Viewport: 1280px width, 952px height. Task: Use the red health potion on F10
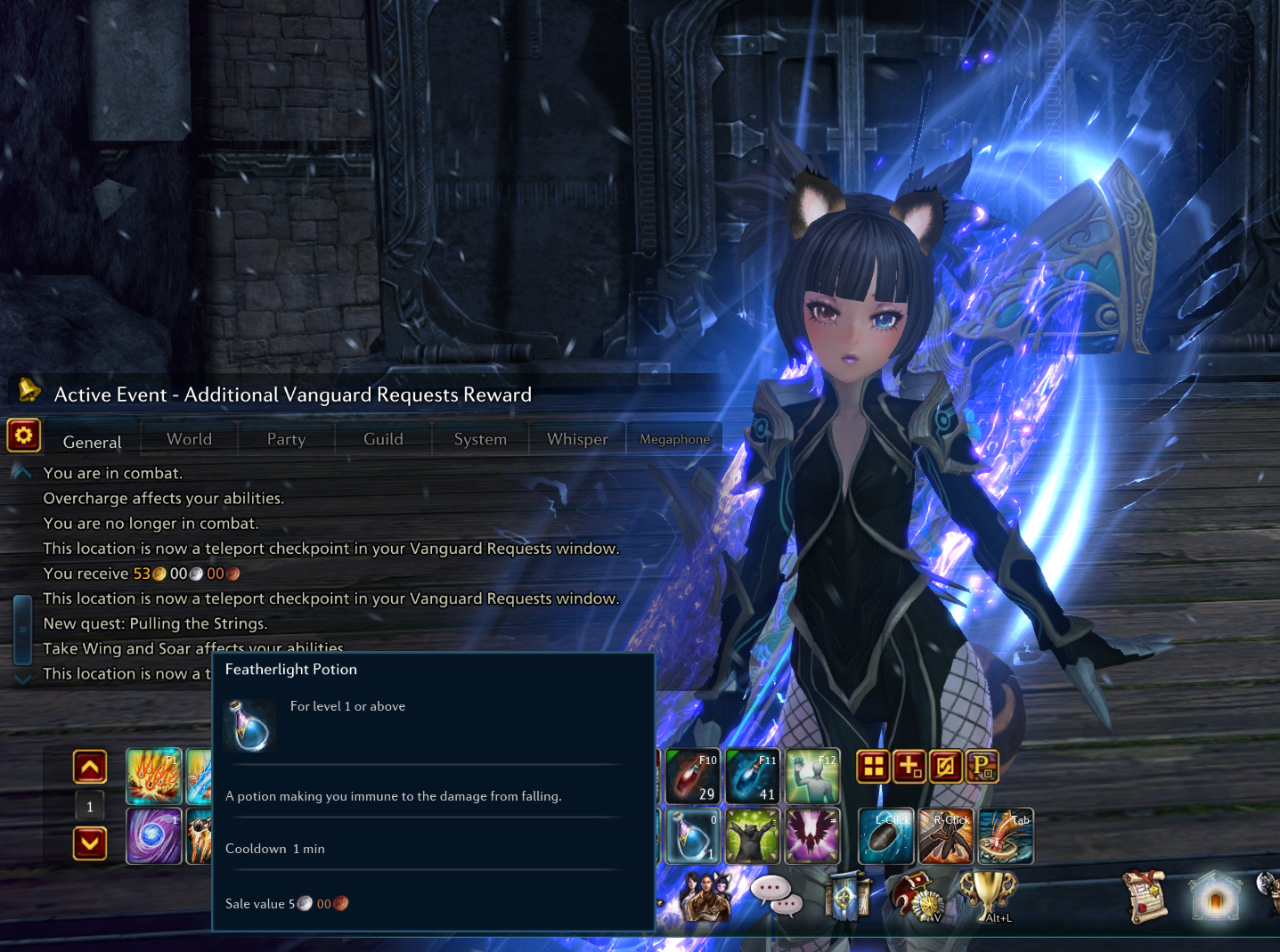point(692,777)
